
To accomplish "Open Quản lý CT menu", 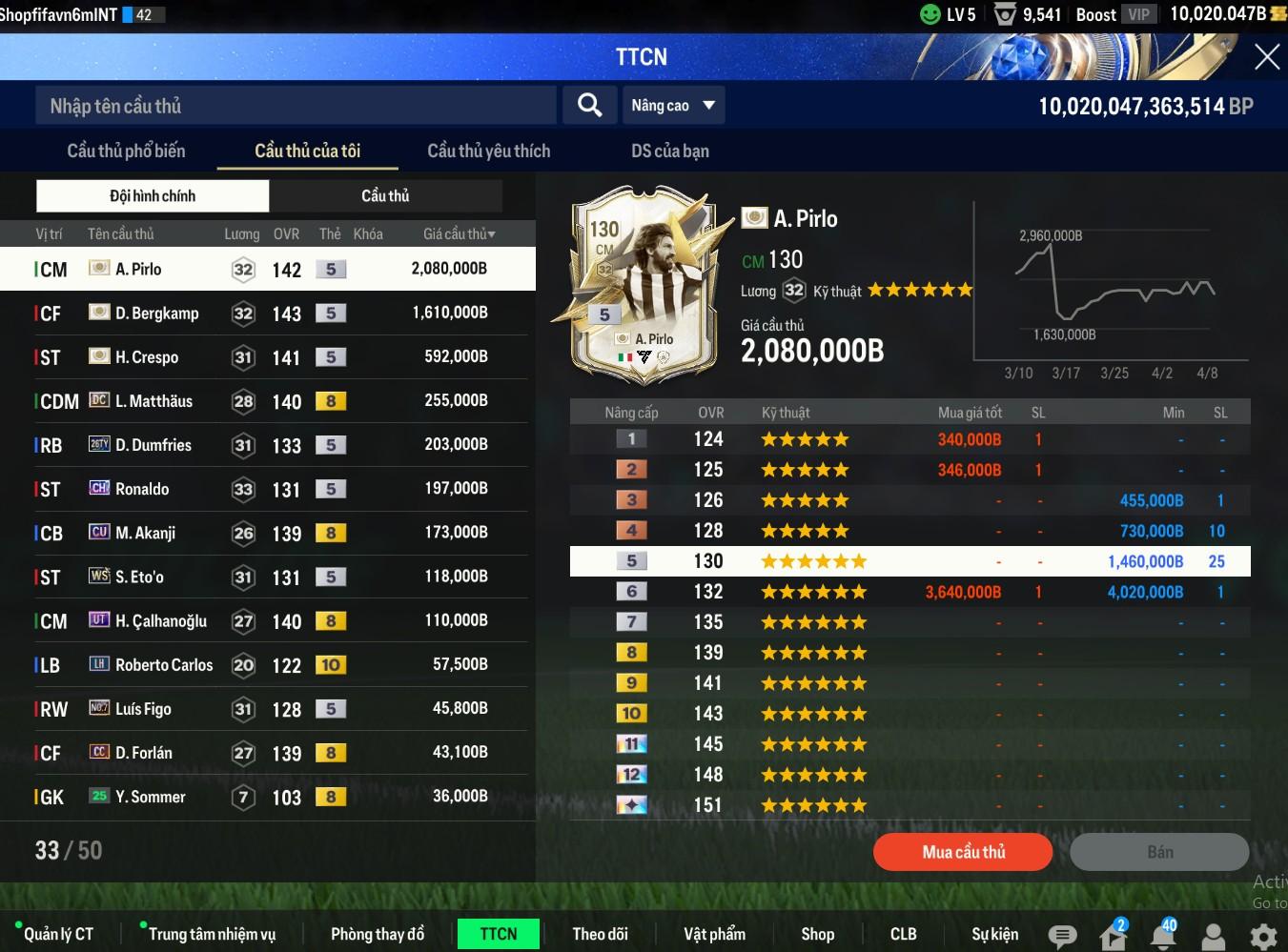I will pyautogui.click(x=58, y=934).
